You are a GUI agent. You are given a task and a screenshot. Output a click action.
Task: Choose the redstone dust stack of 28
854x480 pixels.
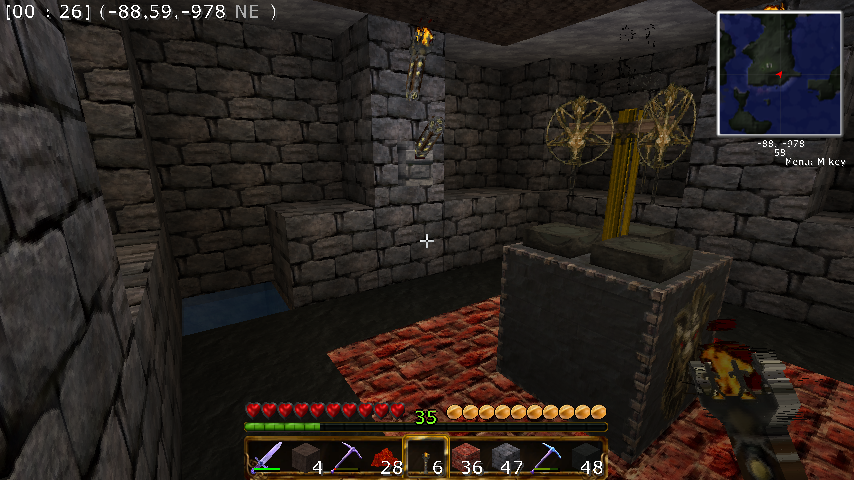(385, 457)
